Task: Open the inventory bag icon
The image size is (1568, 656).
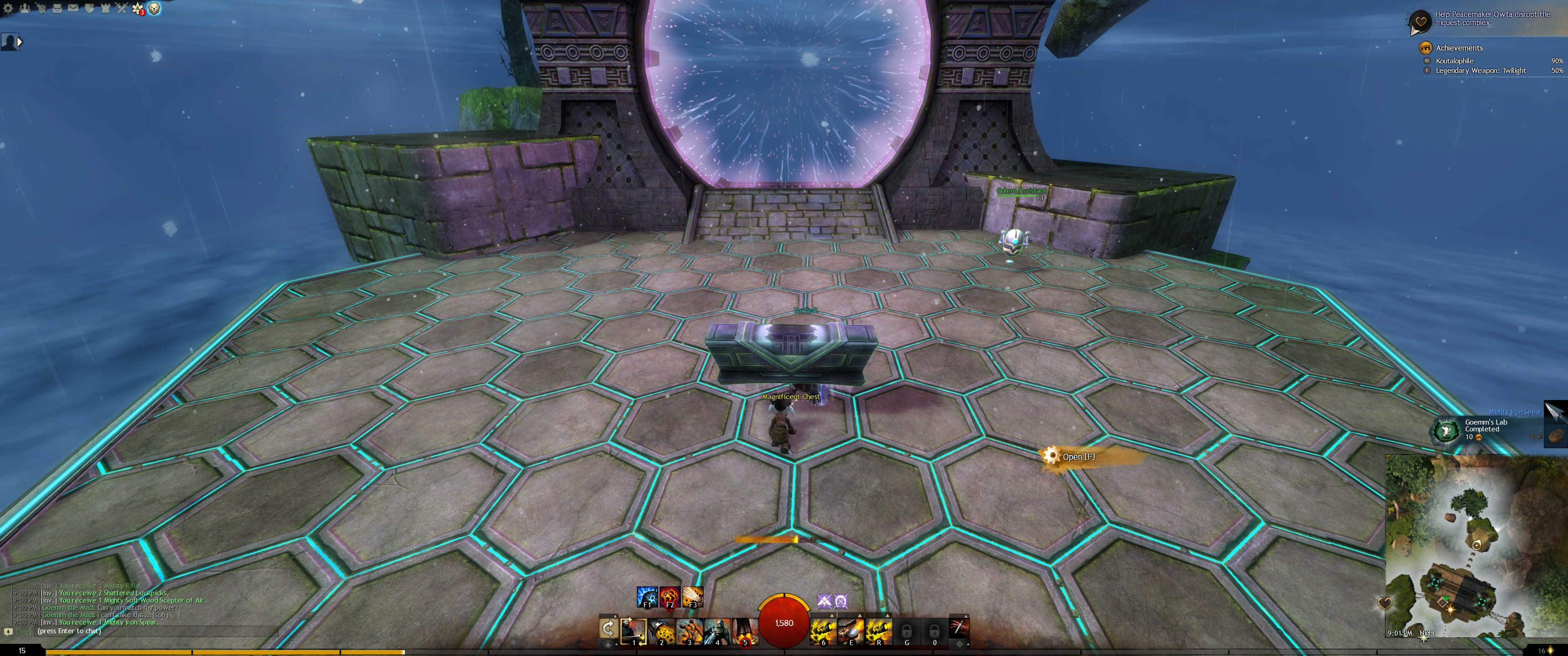Action: [x=57, y=8]
